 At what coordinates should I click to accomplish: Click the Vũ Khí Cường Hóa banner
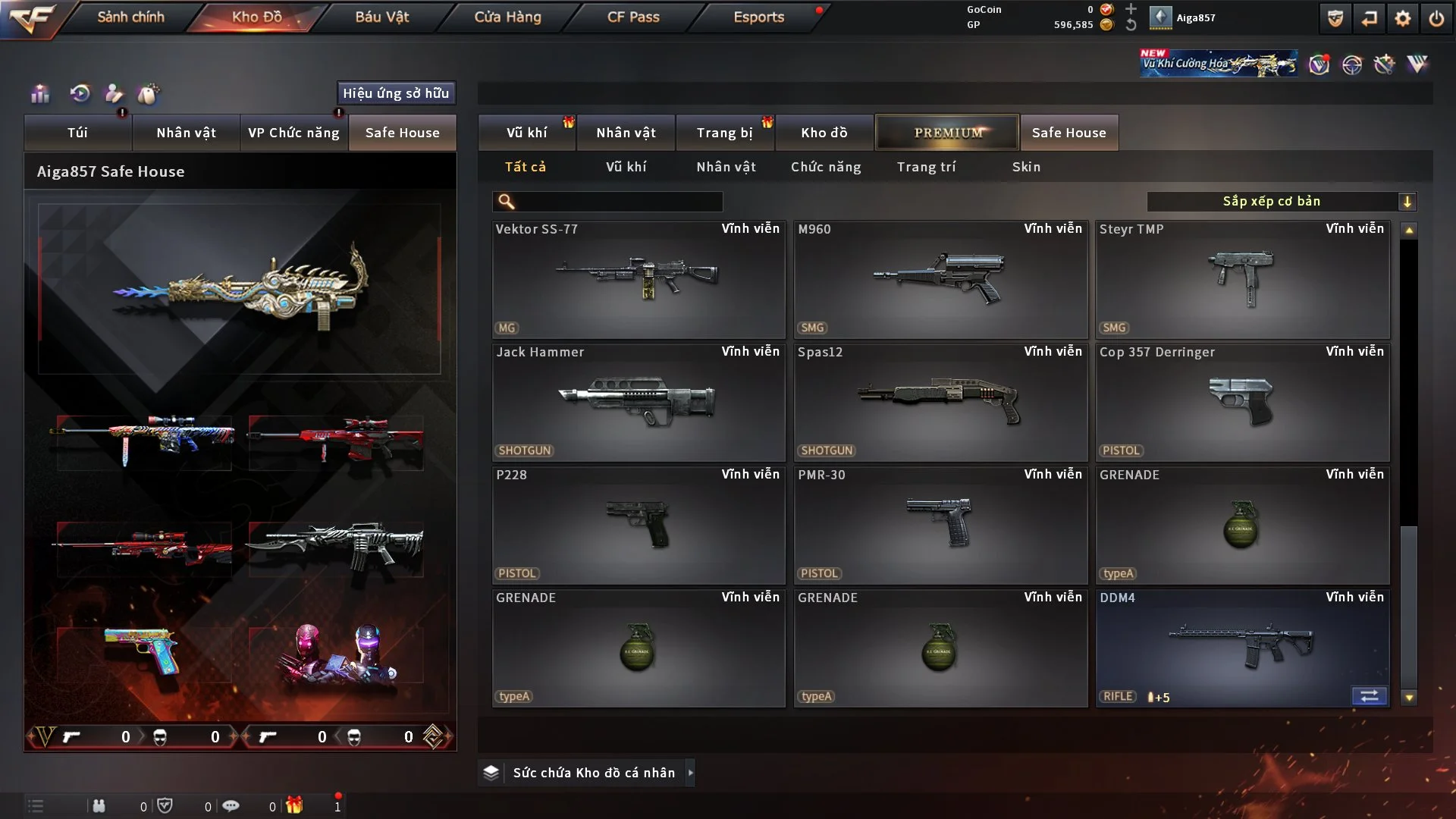click(1218, 64)
